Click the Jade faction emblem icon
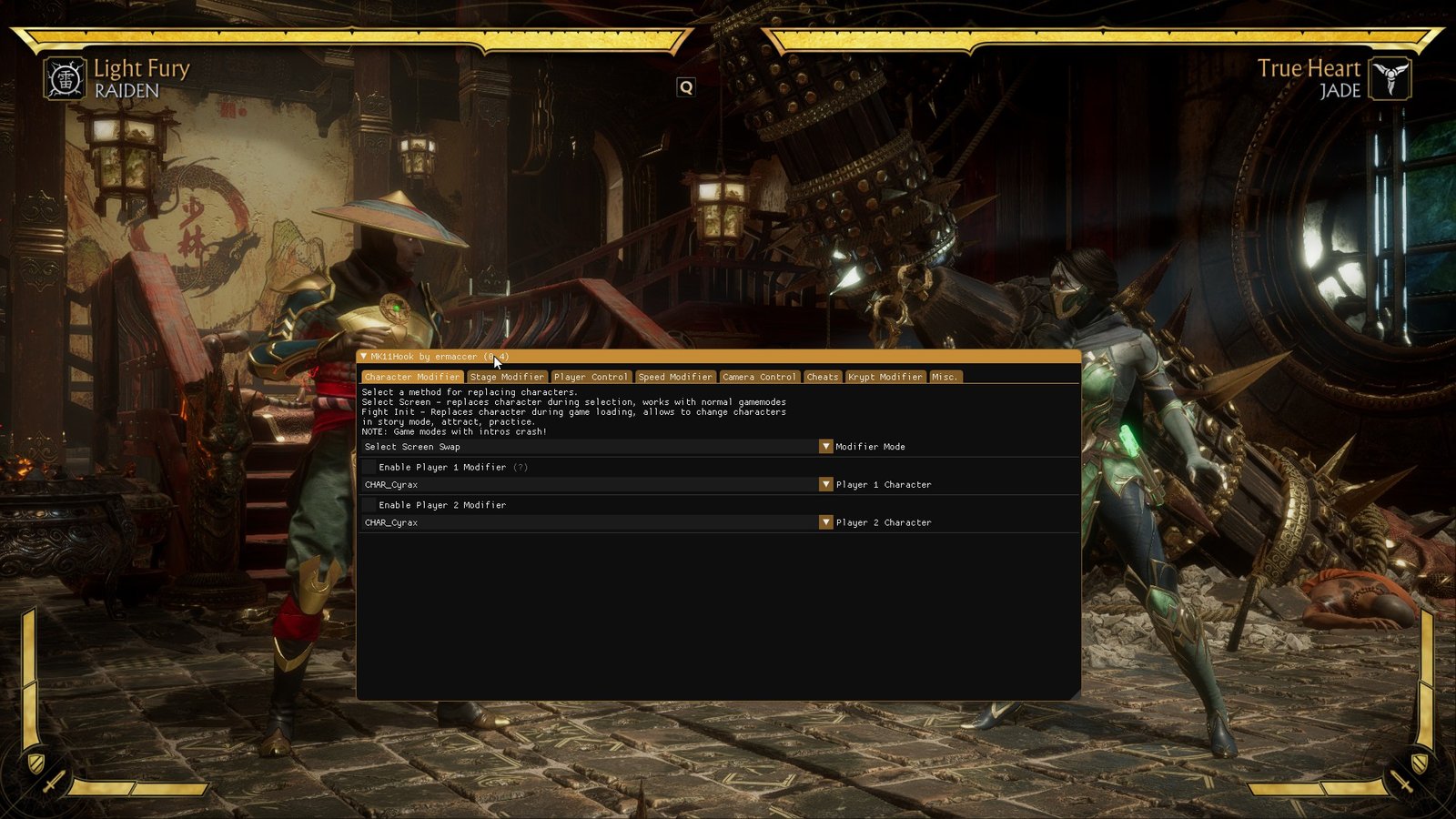 pos(1391,79)
